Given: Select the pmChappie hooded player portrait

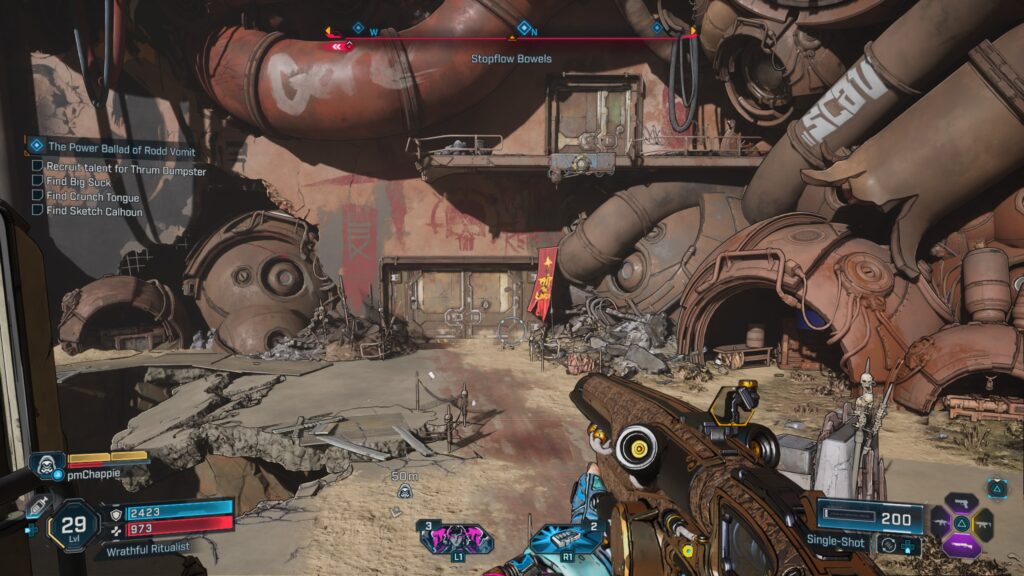Looking at the screenshot, I should 47,464.
